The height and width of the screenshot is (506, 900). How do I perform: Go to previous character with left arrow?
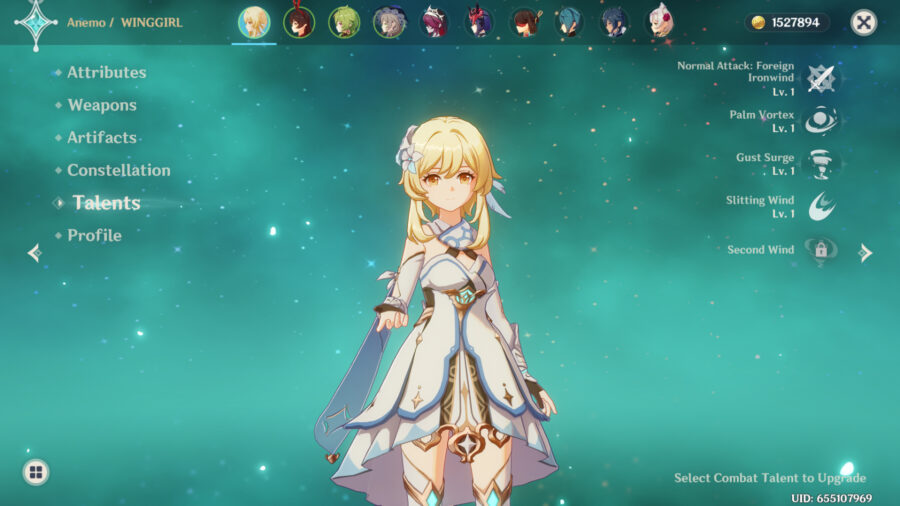point(34,253)
